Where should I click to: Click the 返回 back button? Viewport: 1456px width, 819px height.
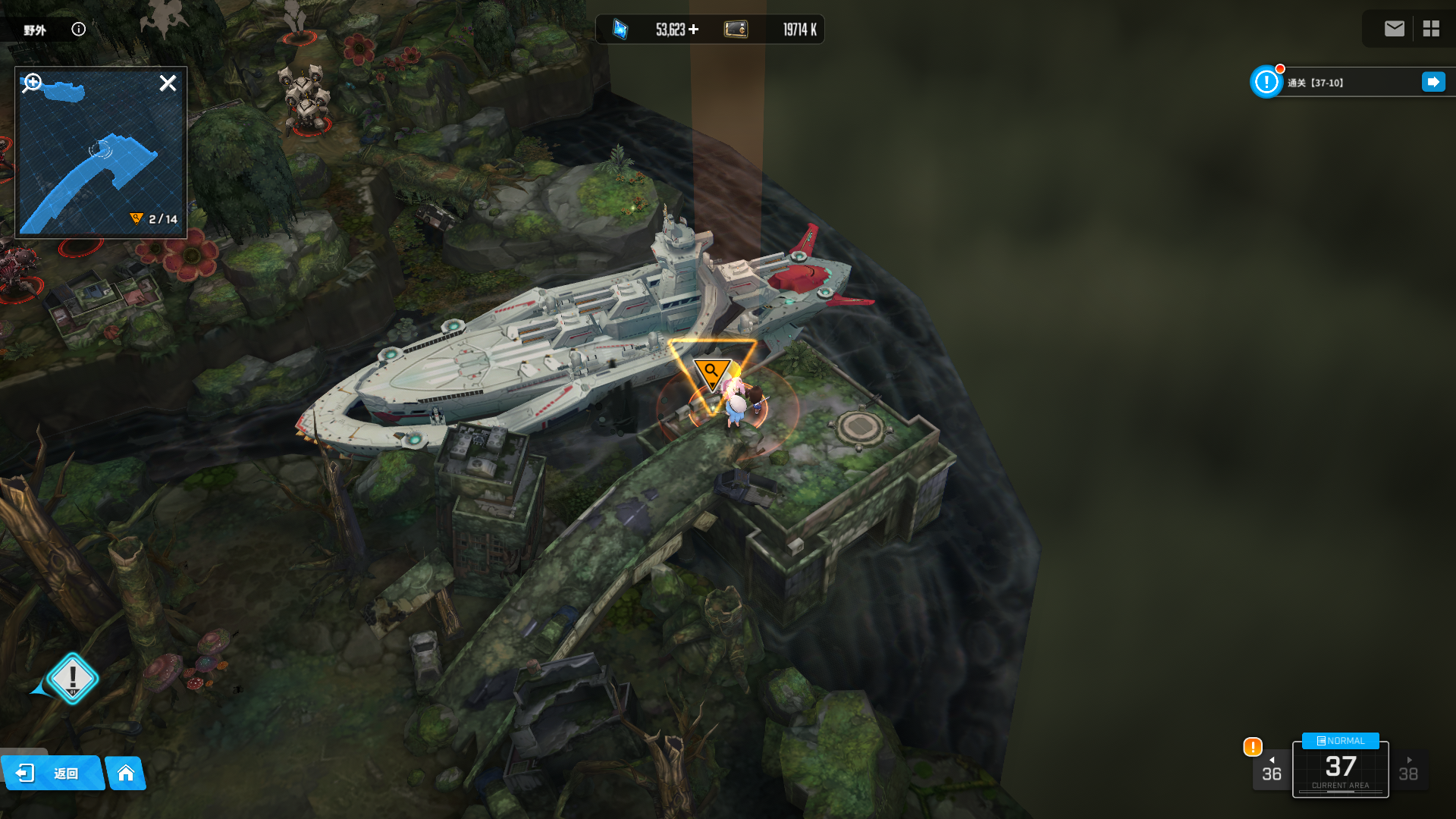click(x=52, y=773)
